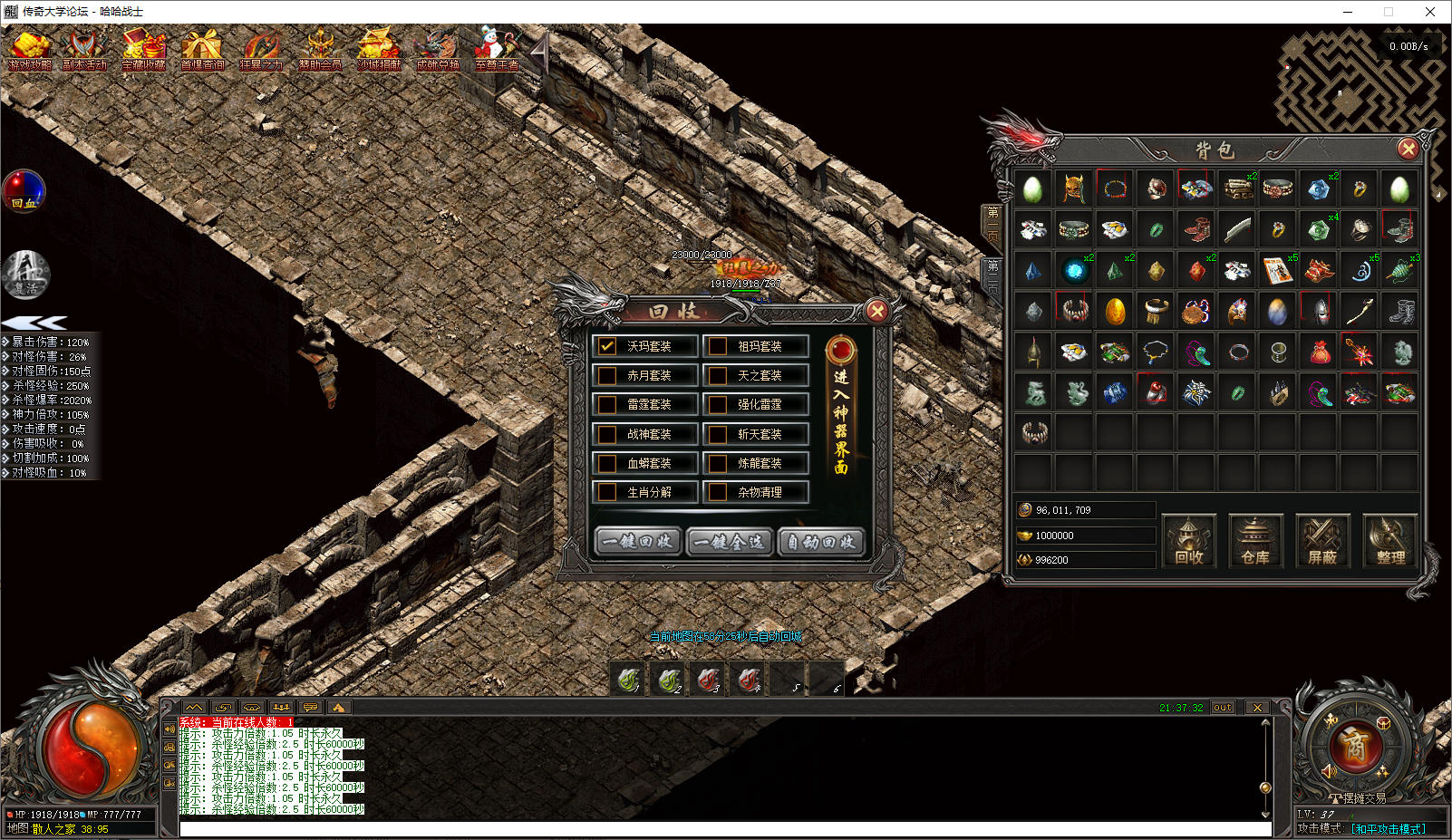Open the 副本活动 dungeon events icon
This screenshot has height=840, width=1452.
click(84, 51)
